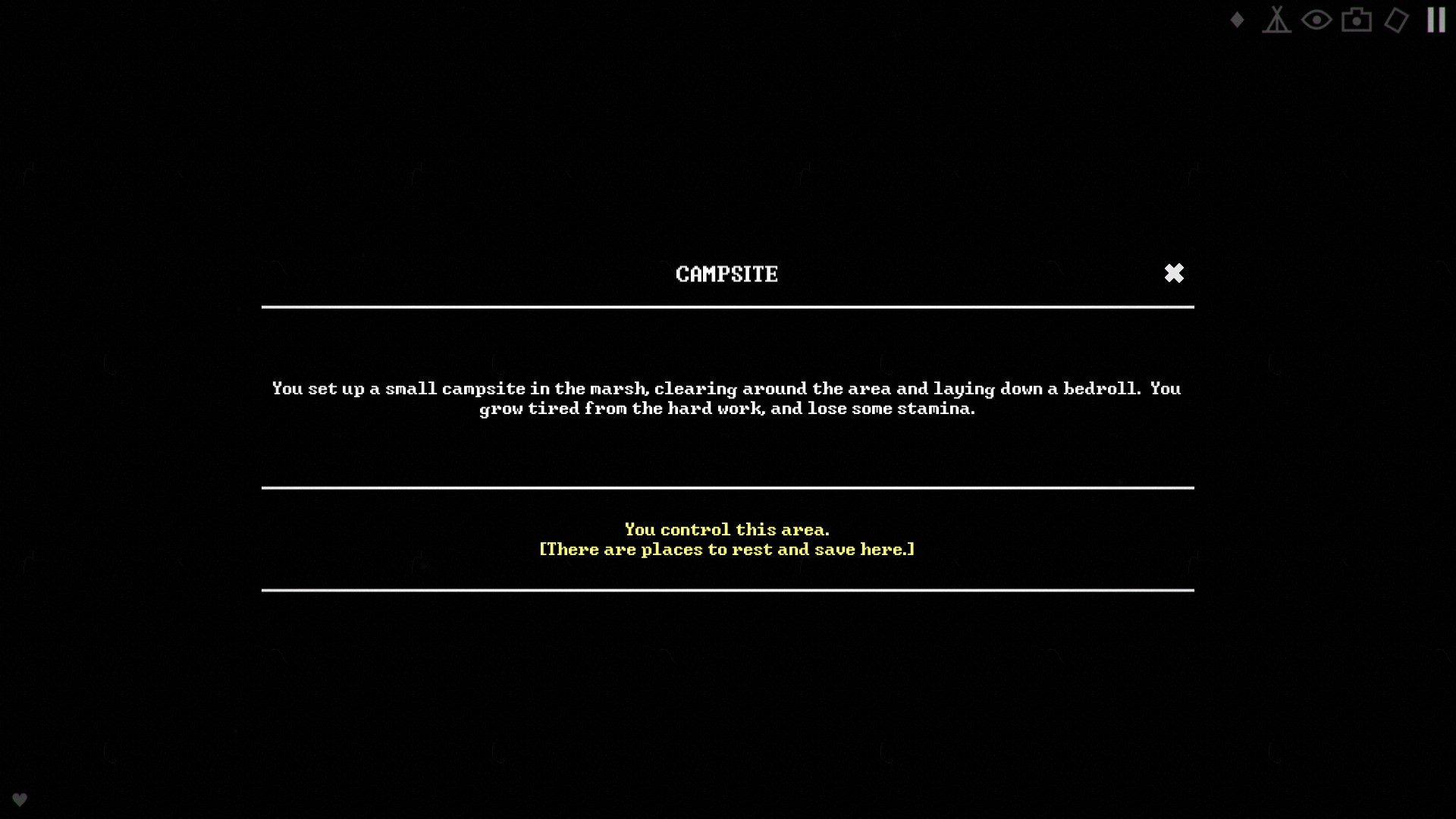The image size is (1456, 819).
Task: Open the campsite tent icon
Action: [1278, 20]
